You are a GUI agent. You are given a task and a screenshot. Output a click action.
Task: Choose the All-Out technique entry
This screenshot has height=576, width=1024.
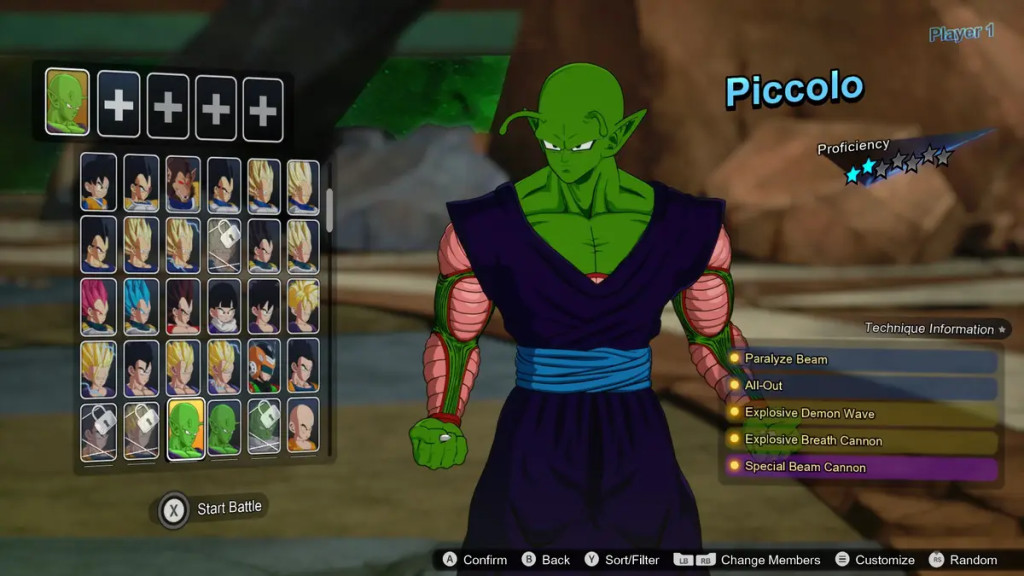[x=862, y=386]
